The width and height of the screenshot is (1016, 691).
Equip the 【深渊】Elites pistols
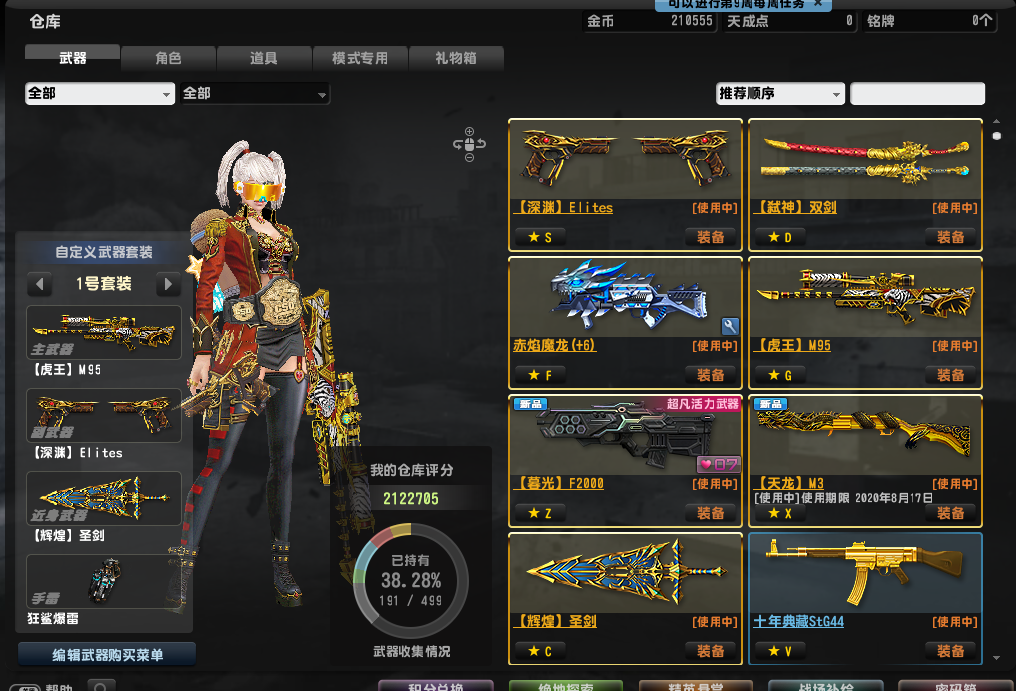[711, 237]
